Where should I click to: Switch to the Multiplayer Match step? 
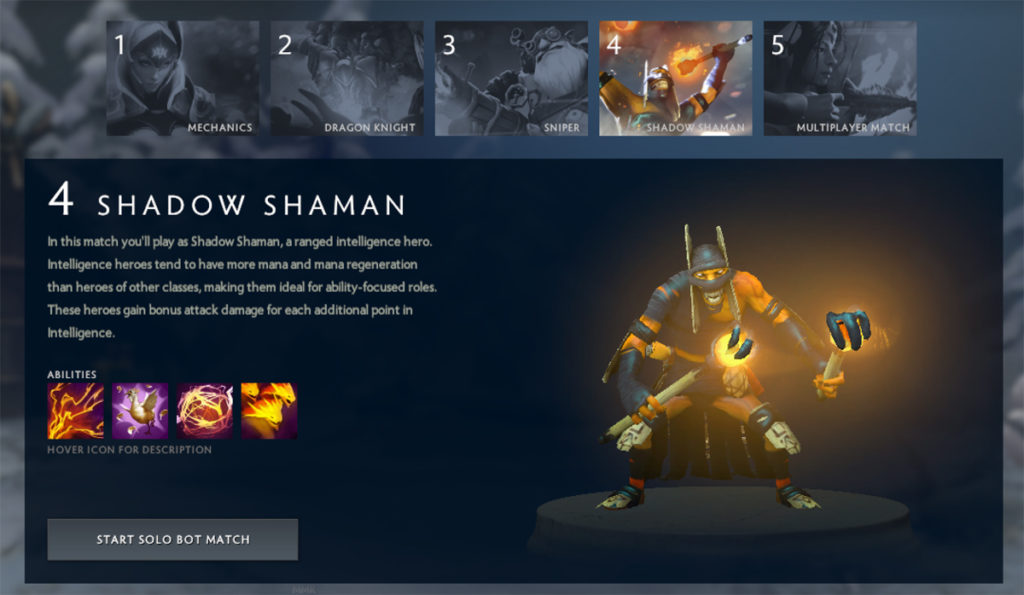(x=840, y=78)
